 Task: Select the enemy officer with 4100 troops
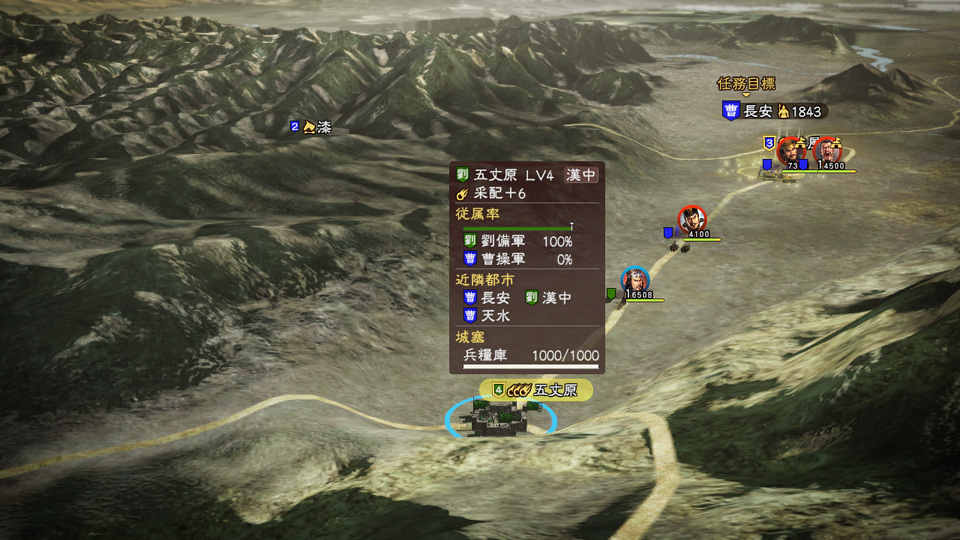click(x=691, y=219)
